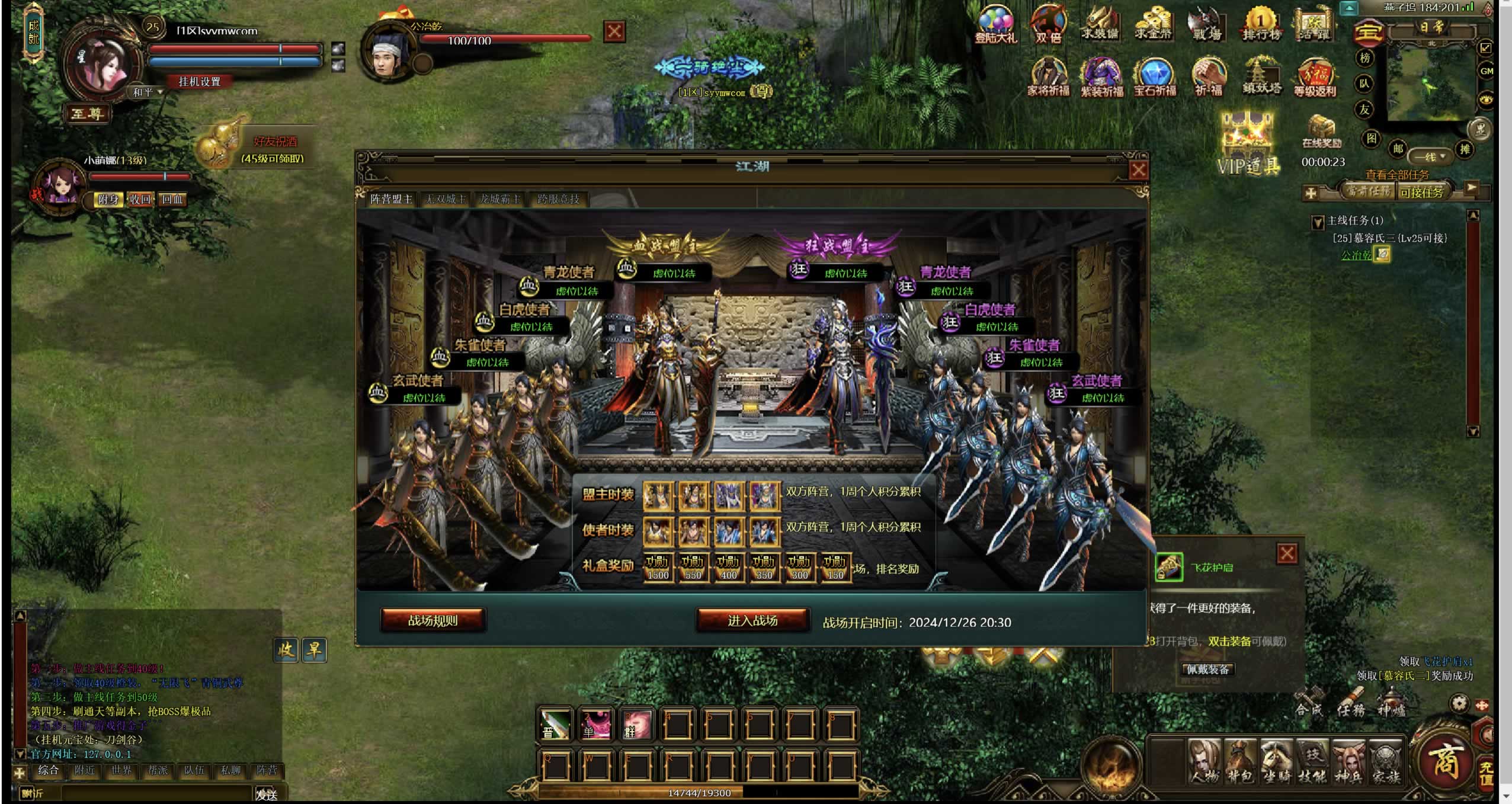The width and height of the screenshot is (1512, 804).
Task: Click the 进入战场 button
Action: point(752,620)
